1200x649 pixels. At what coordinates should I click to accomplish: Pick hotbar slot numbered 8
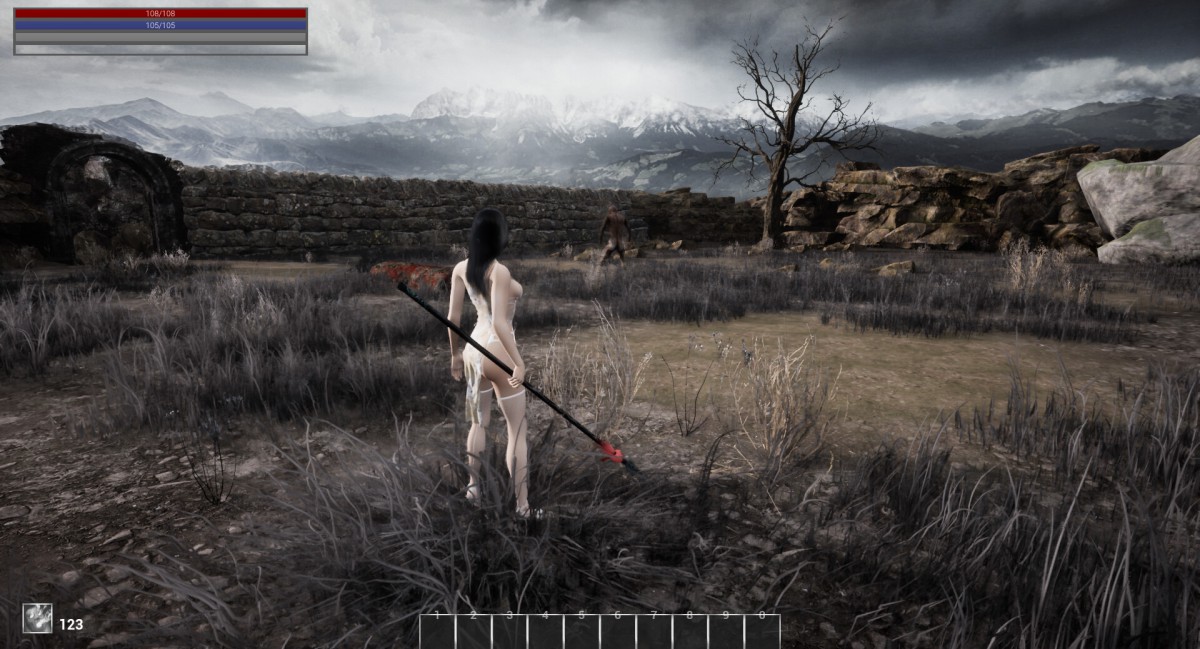tap(690, 632)
